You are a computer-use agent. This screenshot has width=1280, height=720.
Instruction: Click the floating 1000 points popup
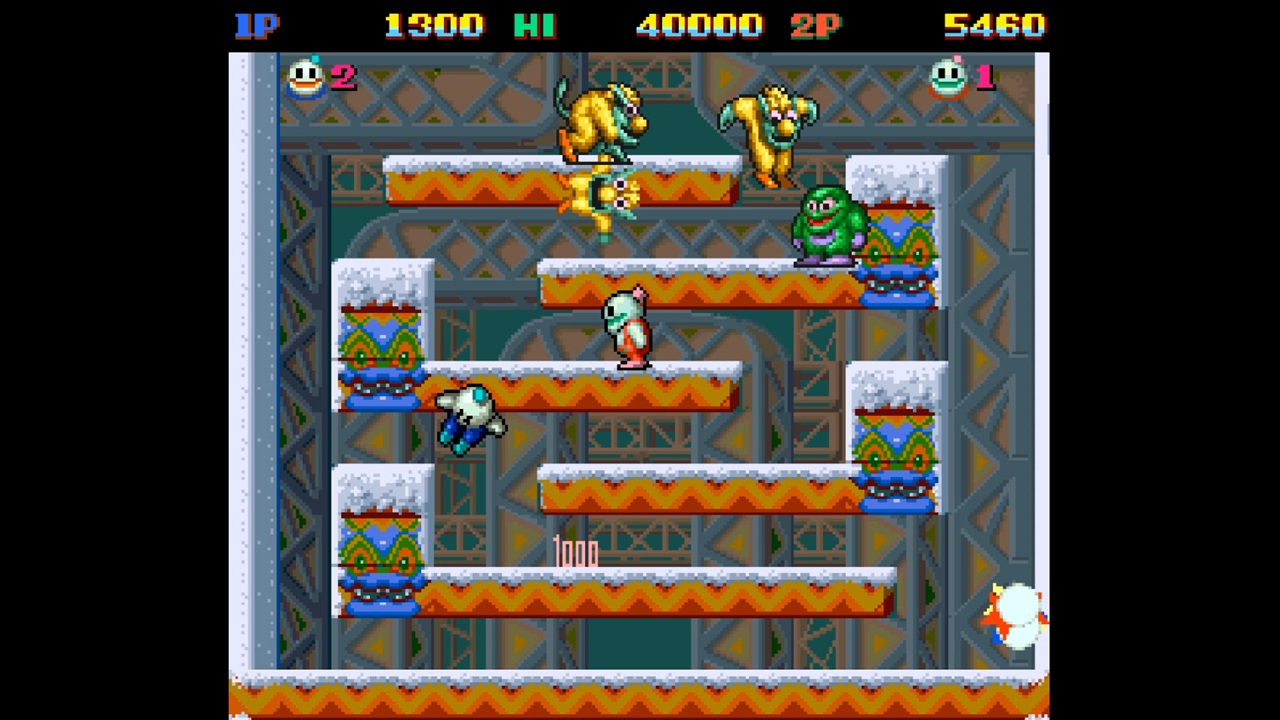point(576,553)
